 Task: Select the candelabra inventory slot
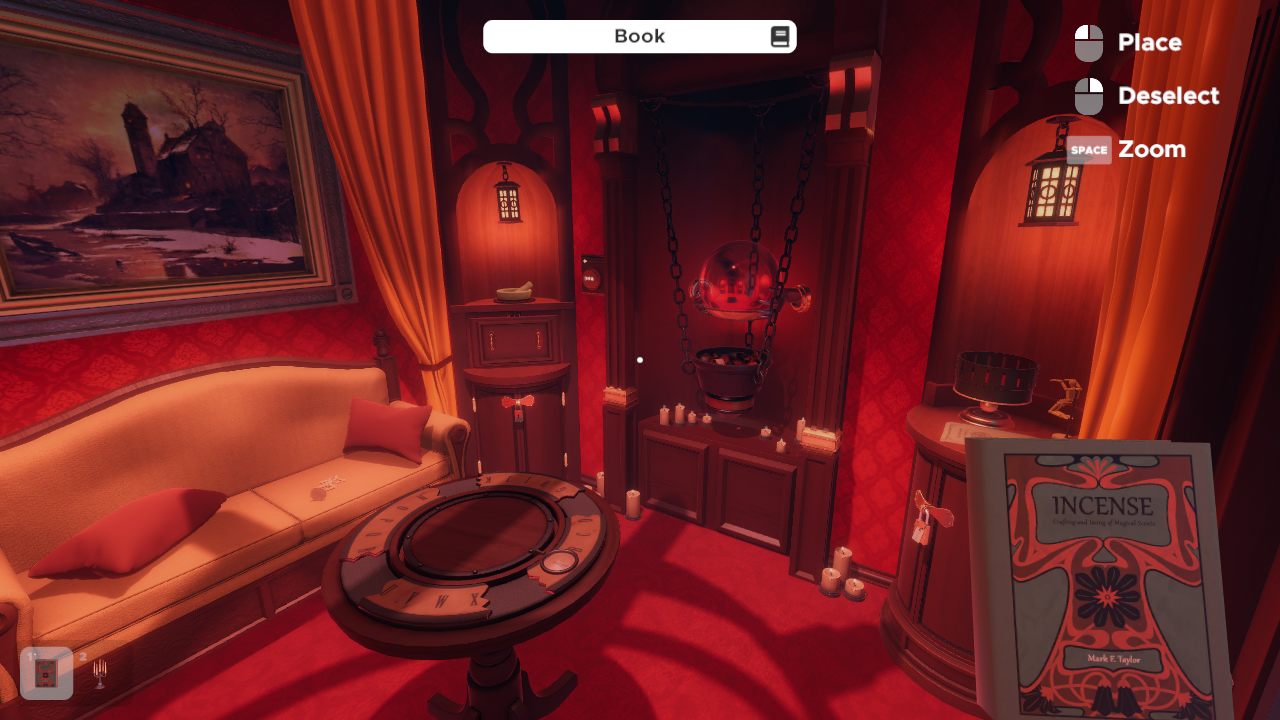[98, 674]
